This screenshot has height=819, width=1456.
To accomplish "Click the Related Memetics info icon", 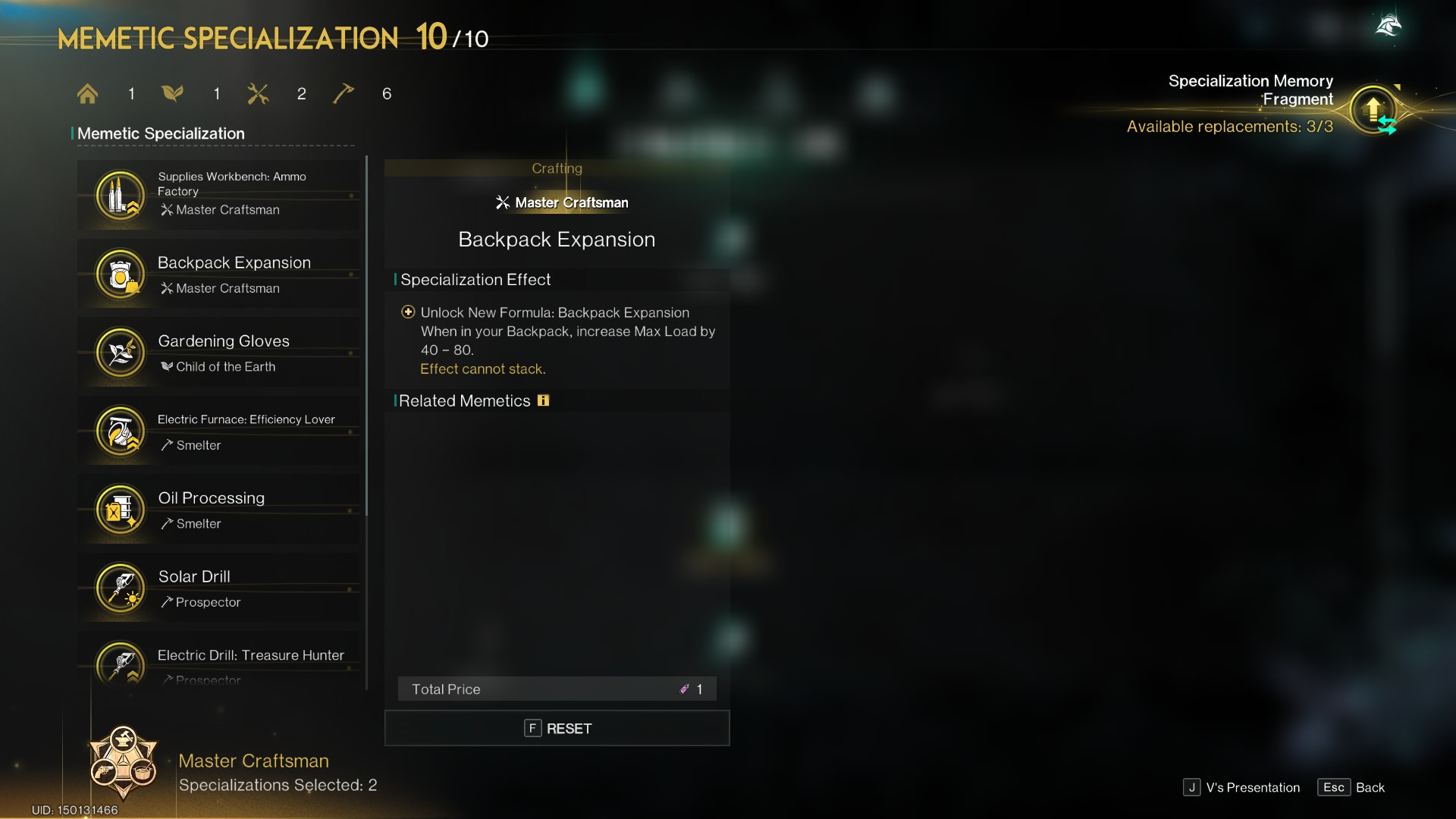I will pos(544,401).
